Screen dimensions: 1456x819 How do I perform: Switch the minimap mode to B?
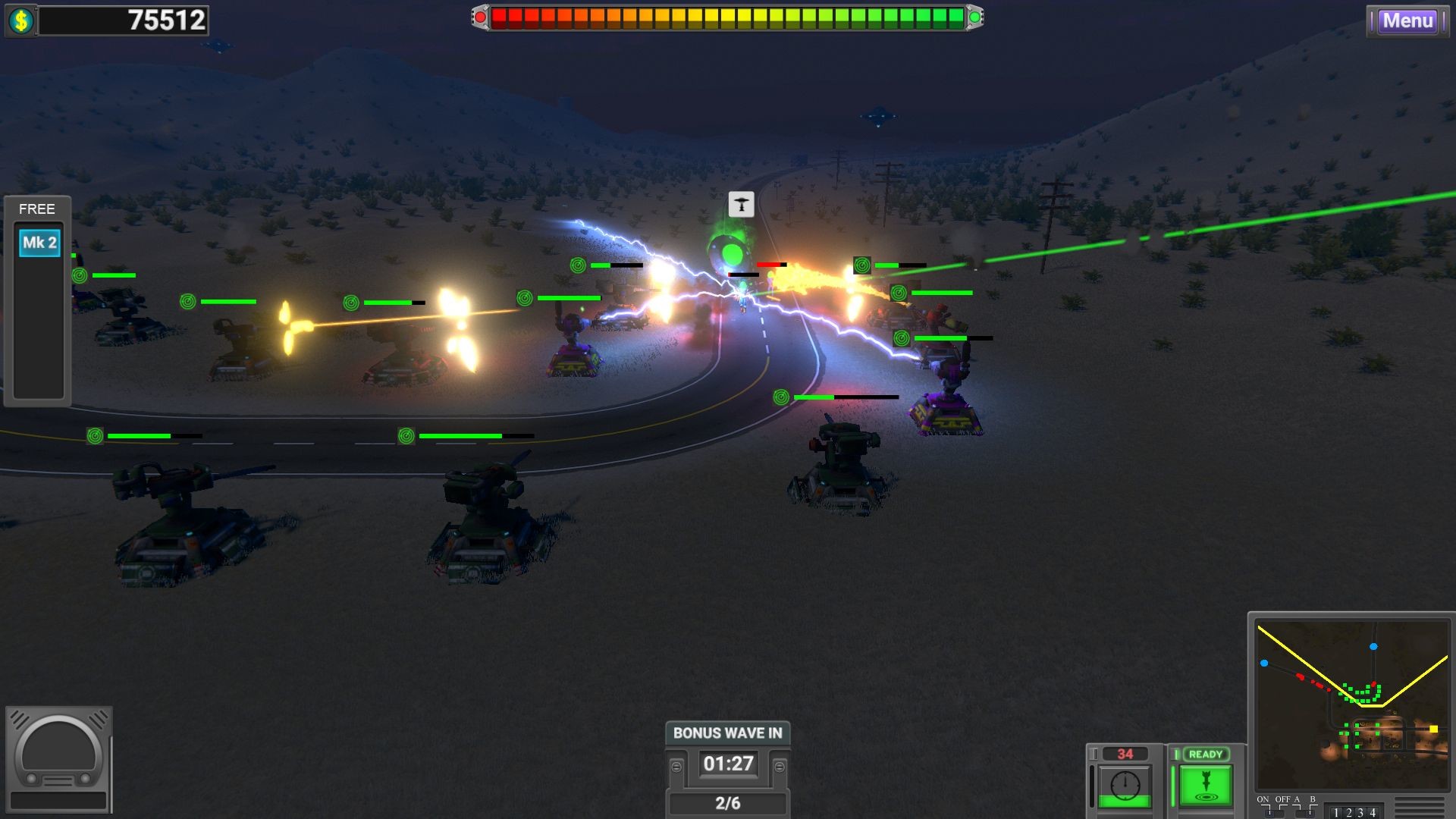pos(1310,813)
